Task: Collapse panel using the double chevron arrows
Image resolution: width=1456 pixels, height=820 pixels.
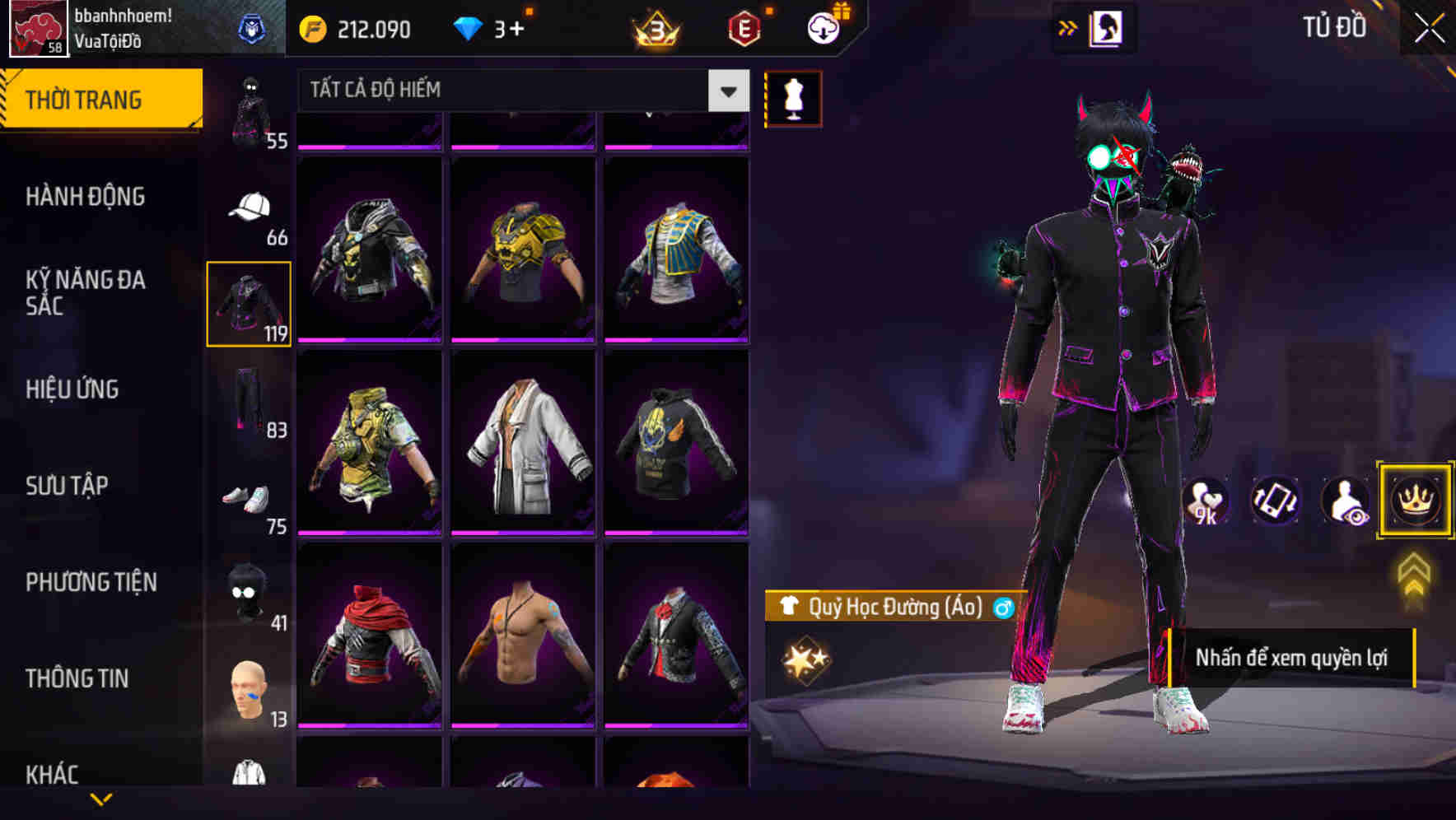Action: [1068, 26]
